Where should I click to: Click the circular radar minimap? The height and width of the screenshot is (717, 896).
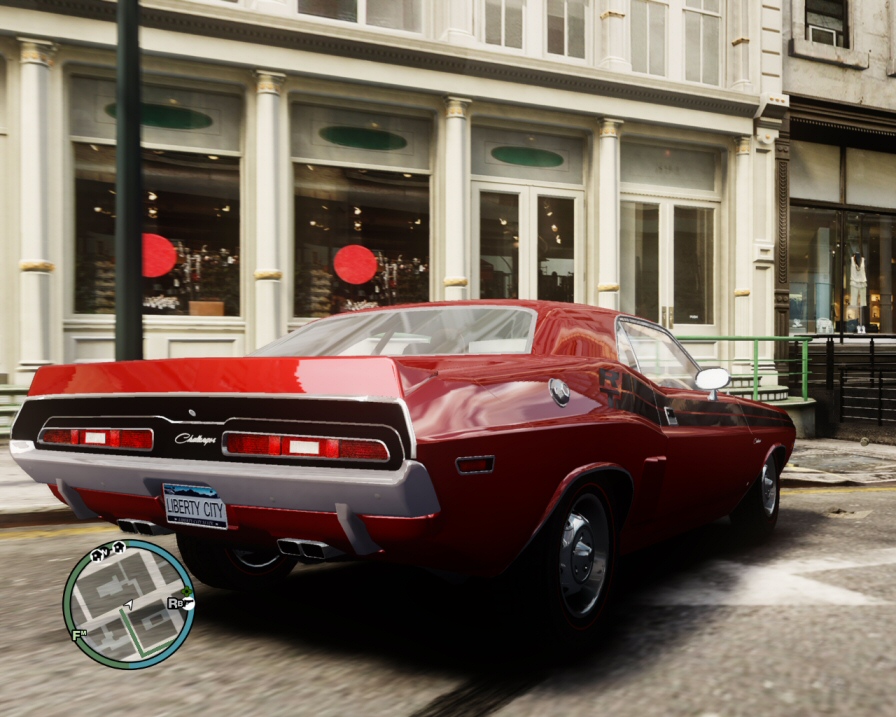point(128,604)
